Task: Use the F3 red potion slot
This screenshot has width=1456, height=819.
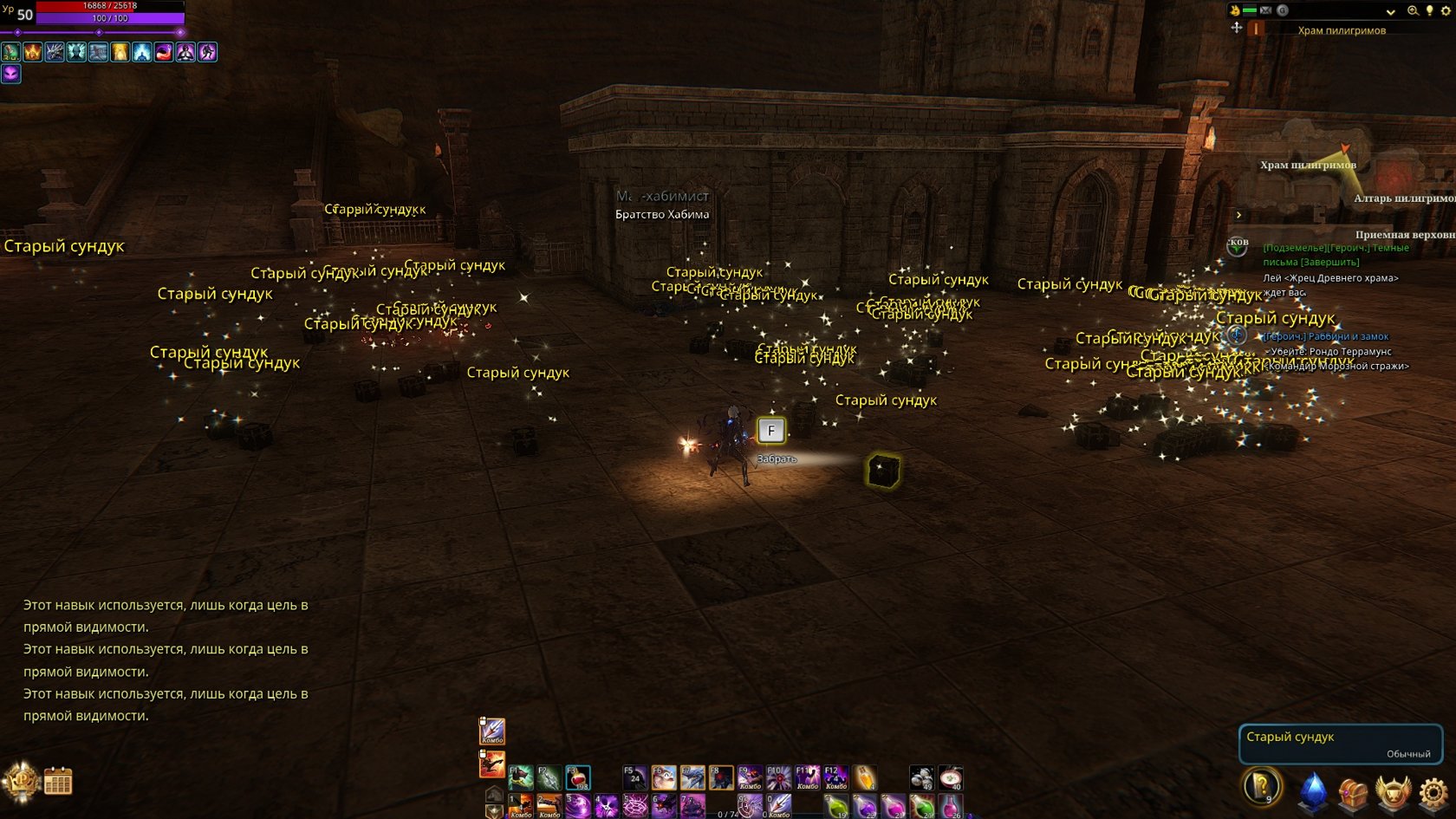Action: pos(578,777)
